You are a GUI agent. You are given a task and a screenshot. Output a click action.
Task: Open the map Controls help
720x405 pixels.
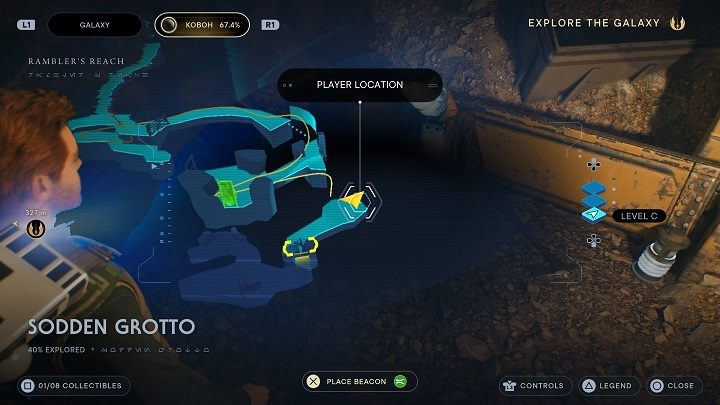click(535, 385)
